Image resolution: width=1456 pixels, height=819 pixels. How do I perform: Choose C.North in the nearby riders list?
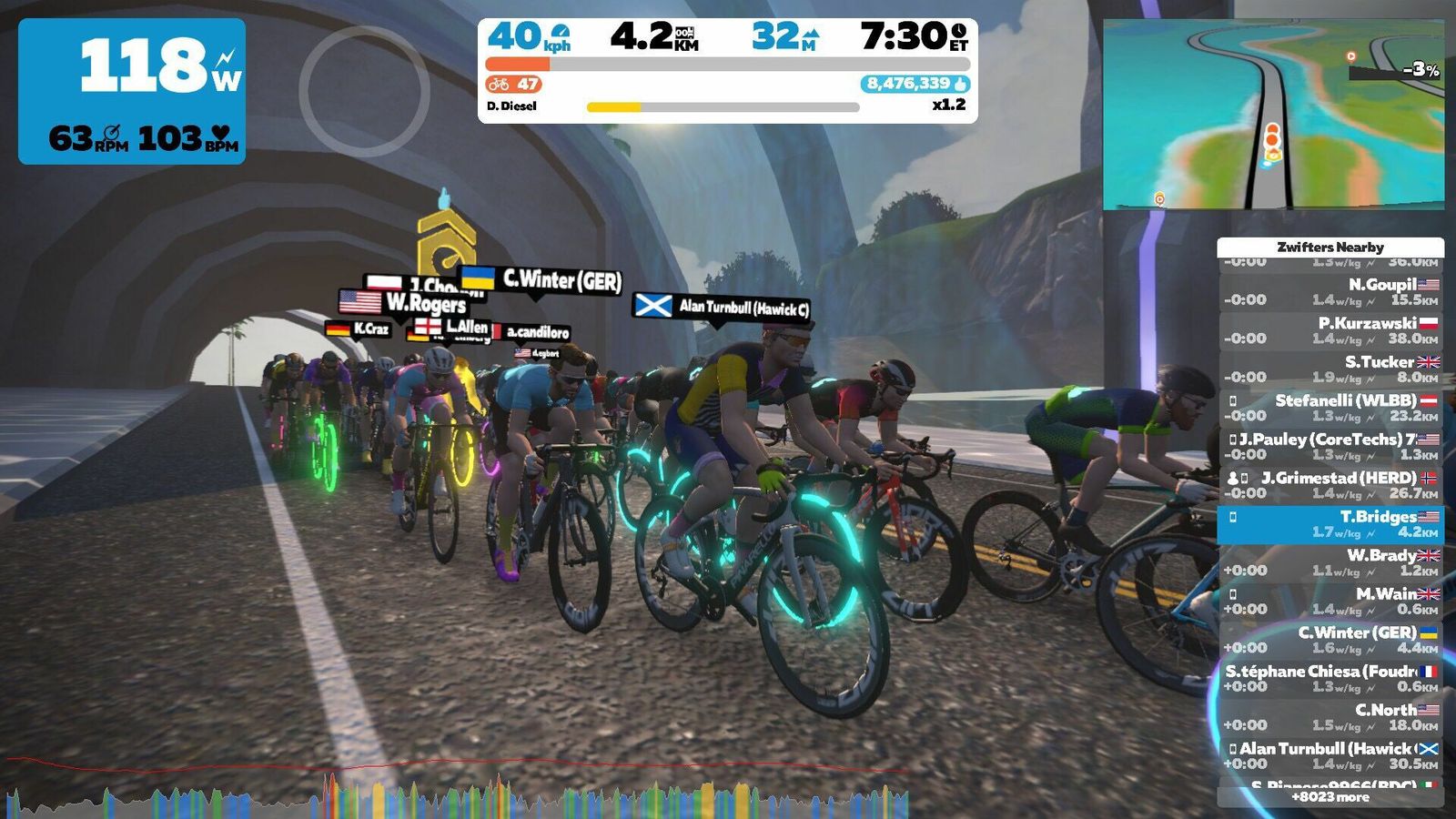tap(1330, 718)
